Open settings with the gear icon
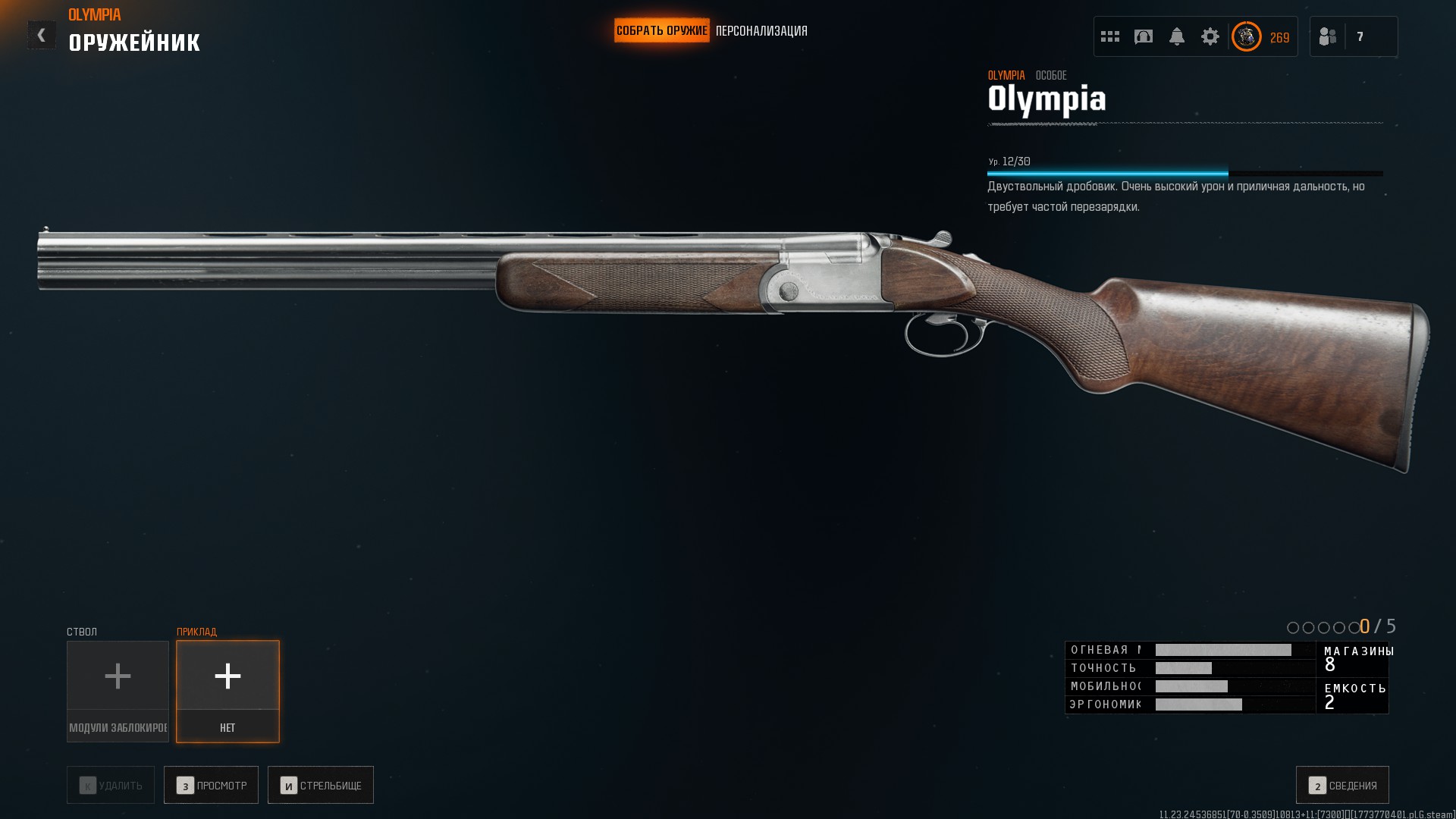This screenshot has width=1456, height=819. 1210,36
